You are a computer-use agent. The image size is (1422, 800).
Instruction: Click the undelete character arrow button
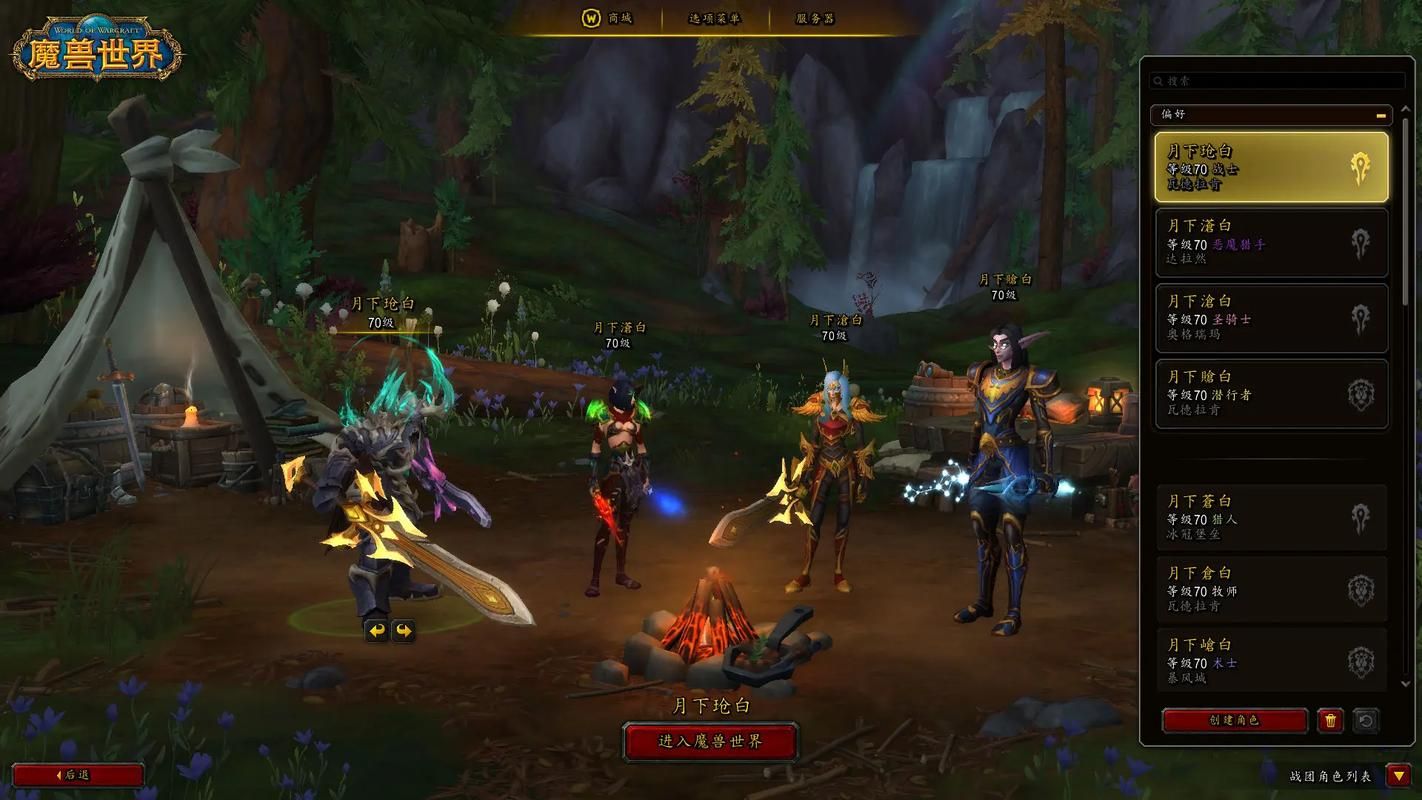pos(1366,720)
